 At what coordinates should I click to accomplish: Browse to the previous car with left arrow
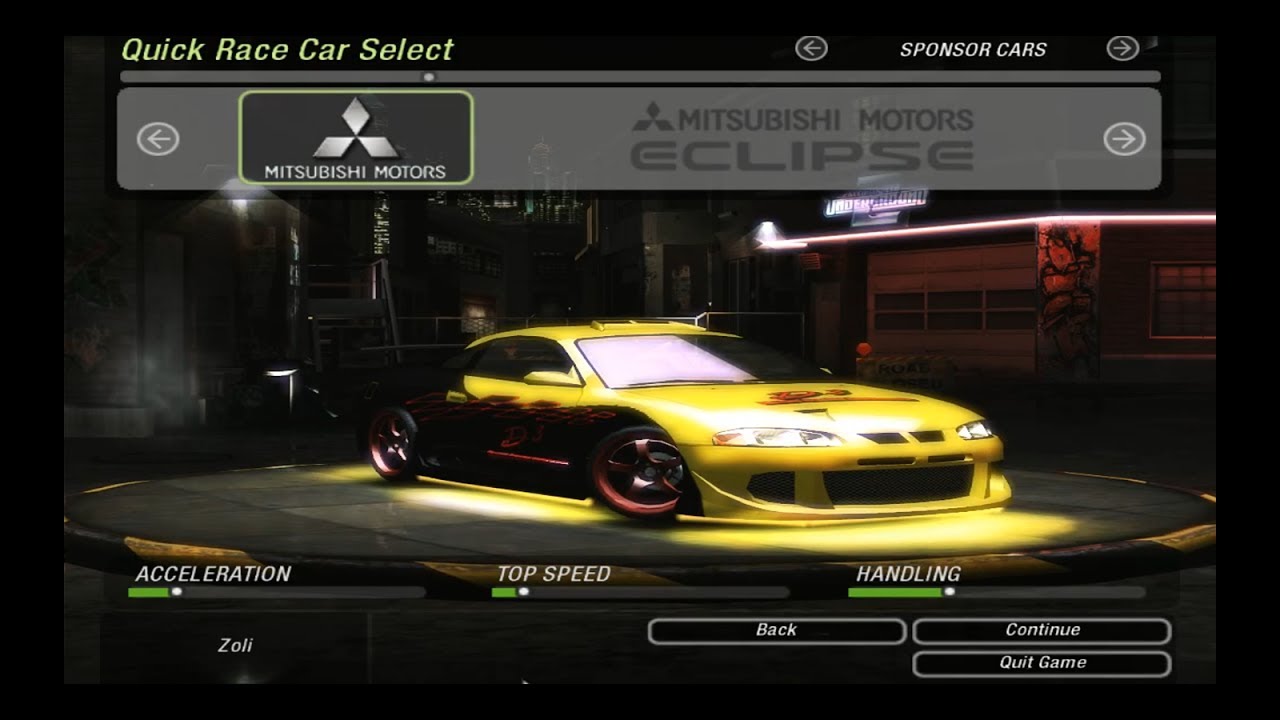pos(158,139)
